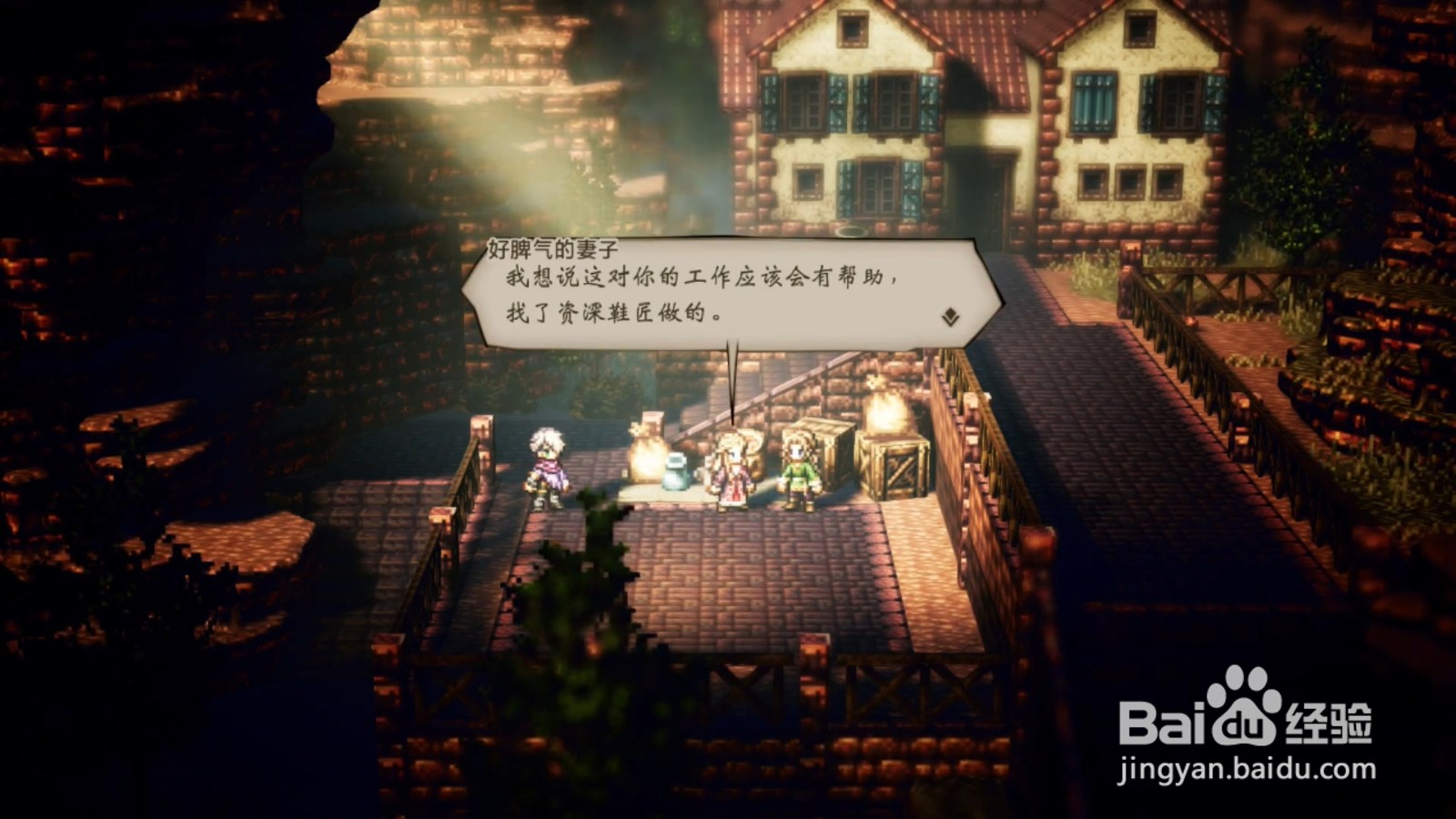Viewport: 1456px width, 819px height.
Task: Click the campfire near the characters
Action: pyautogui.click(x=647, y=455)
